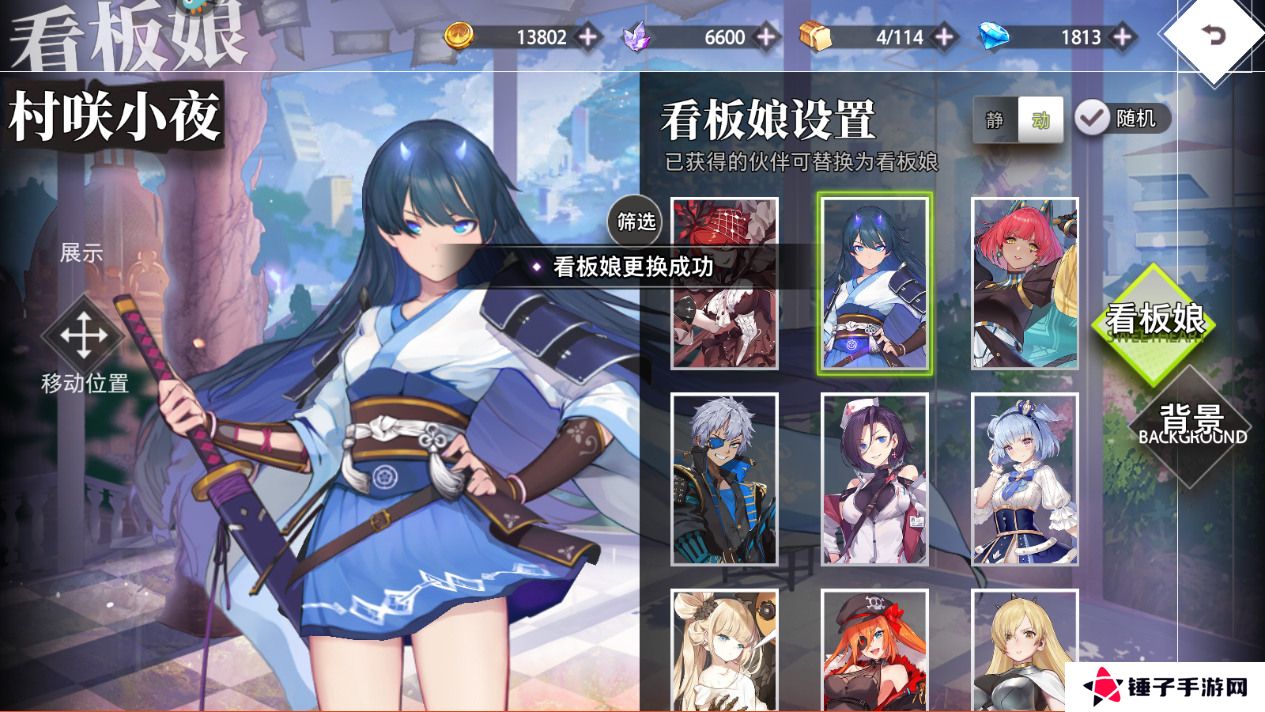
Task: Click the back arrow button
Action: click(x=1213, y=37)
